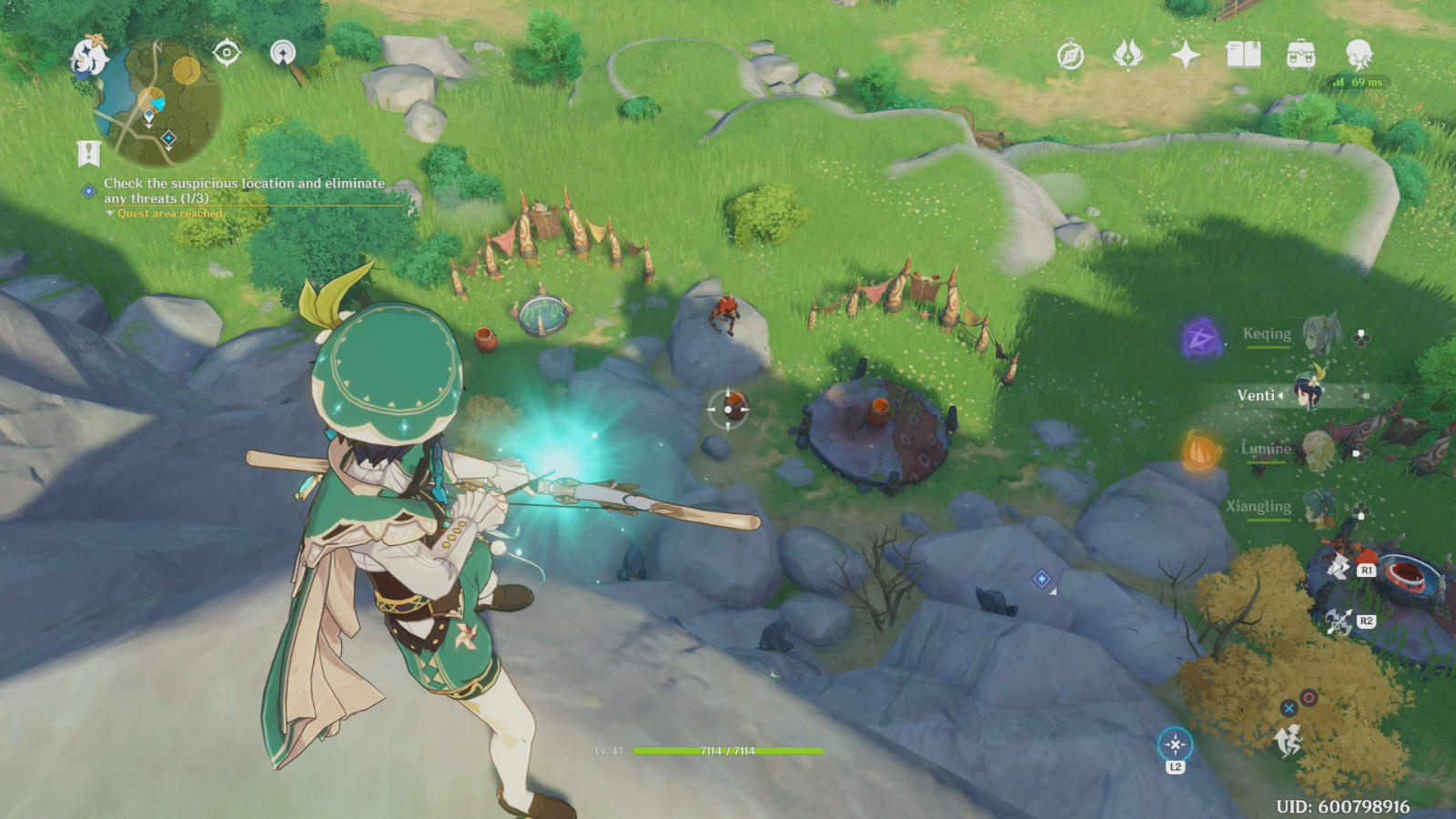The height and width of the screenshot is (819, 1456).
Task: Switch to Xiangling in the party
Action: pos(1318,507)
